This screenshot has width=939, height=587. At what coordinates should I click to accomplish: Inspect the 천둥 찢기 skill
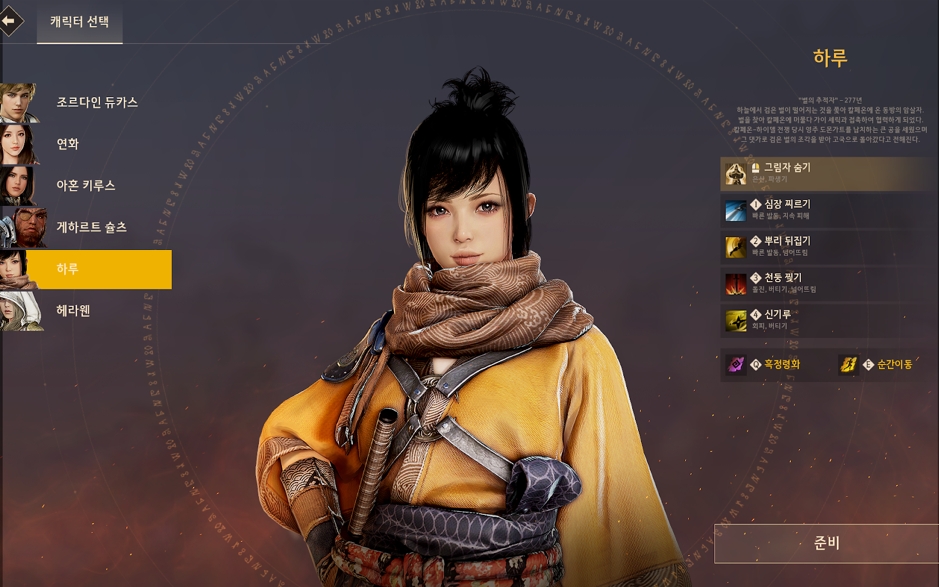coord(828,283)
